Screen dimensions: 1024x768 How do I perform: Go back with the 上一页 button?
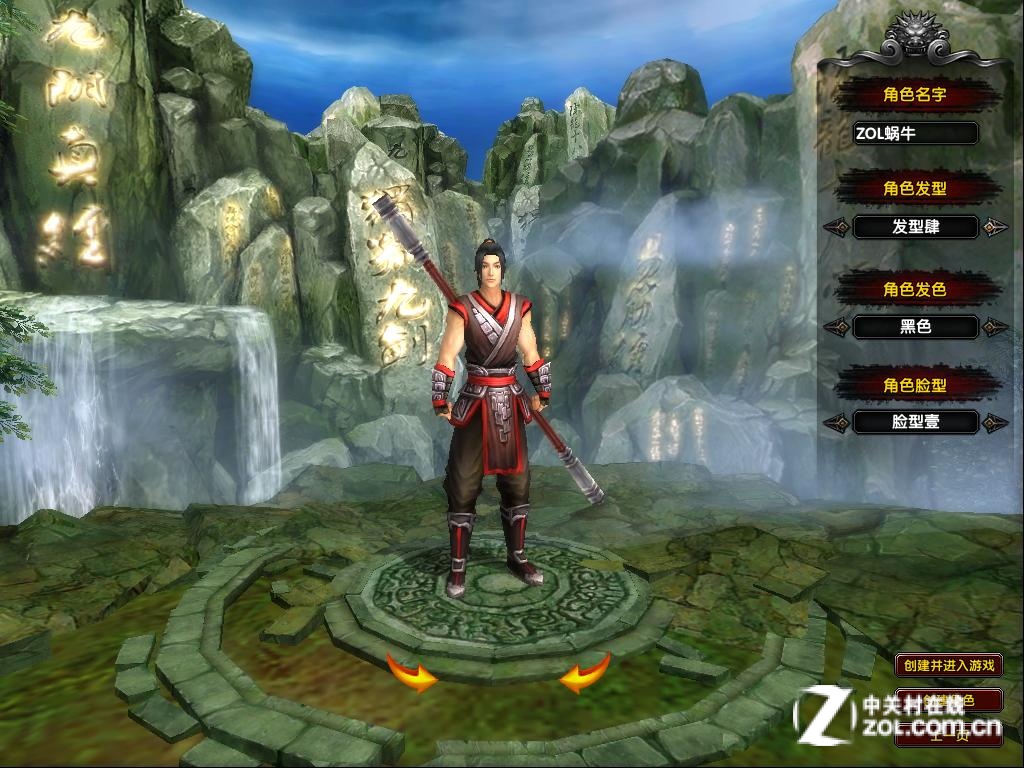[x=948, y=735]
